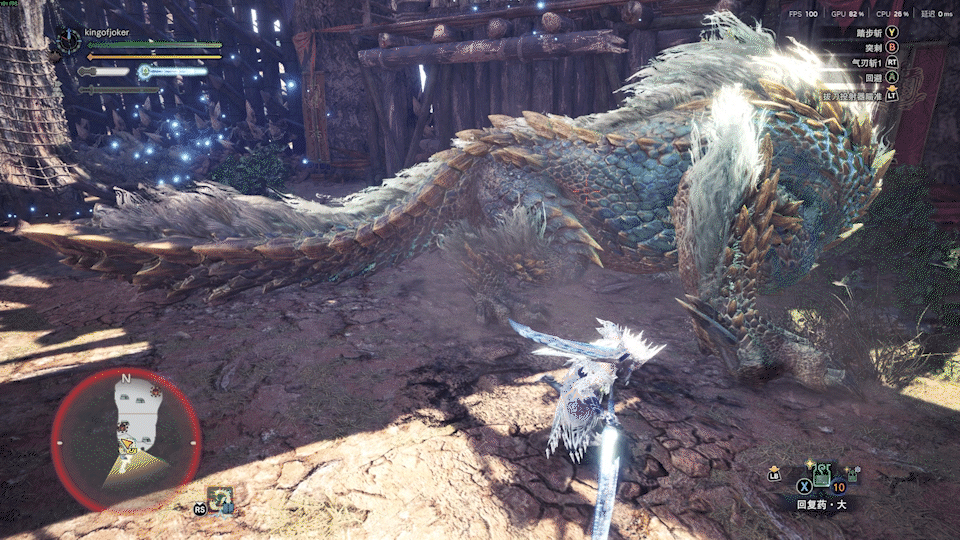Viewport: 960px width, 540px height.
Task: Open the circular minimap
Action: (x=126, y=440)
